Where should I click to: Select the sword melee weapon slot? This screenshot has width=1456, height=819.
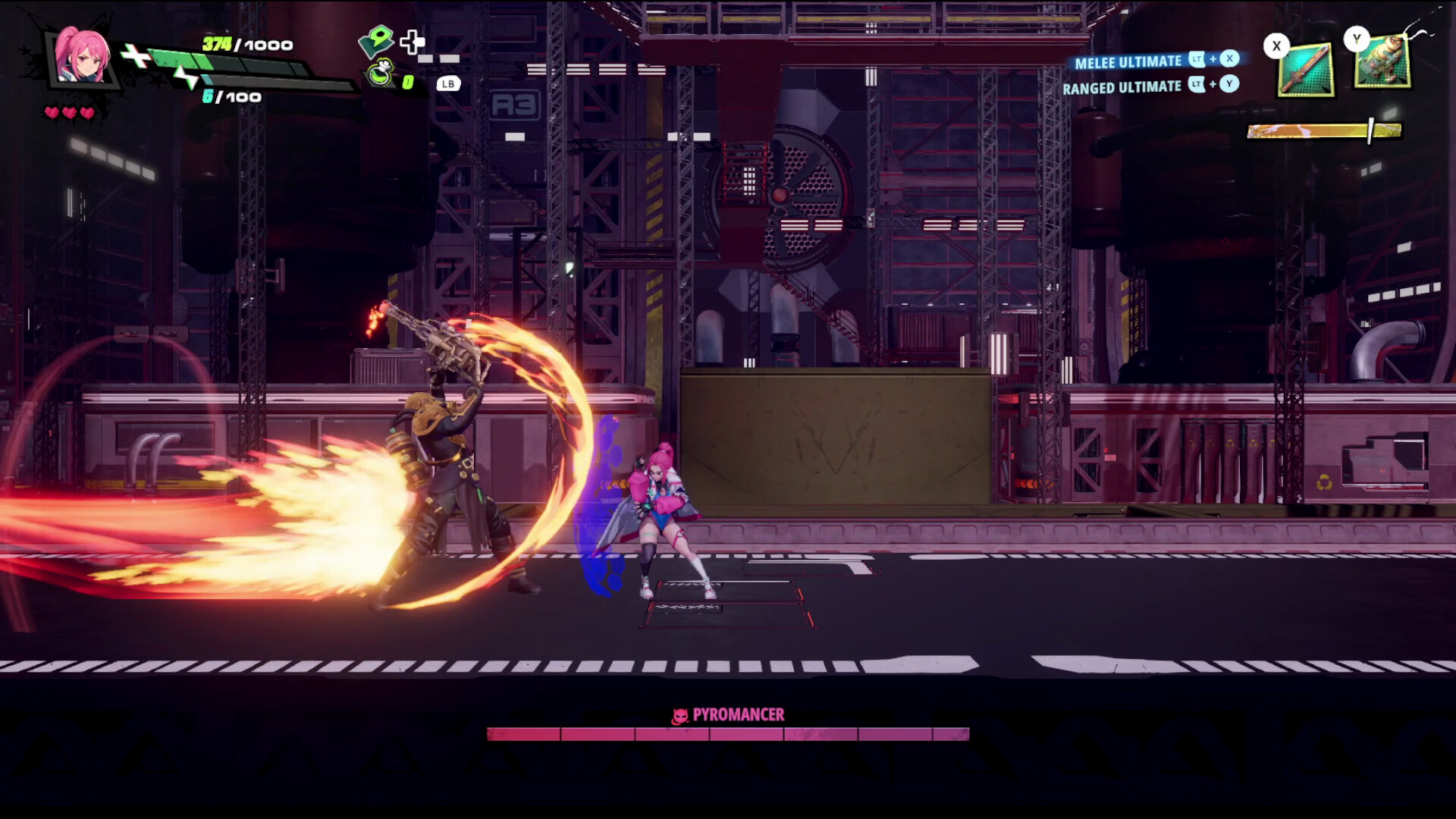coord(1306,70)
